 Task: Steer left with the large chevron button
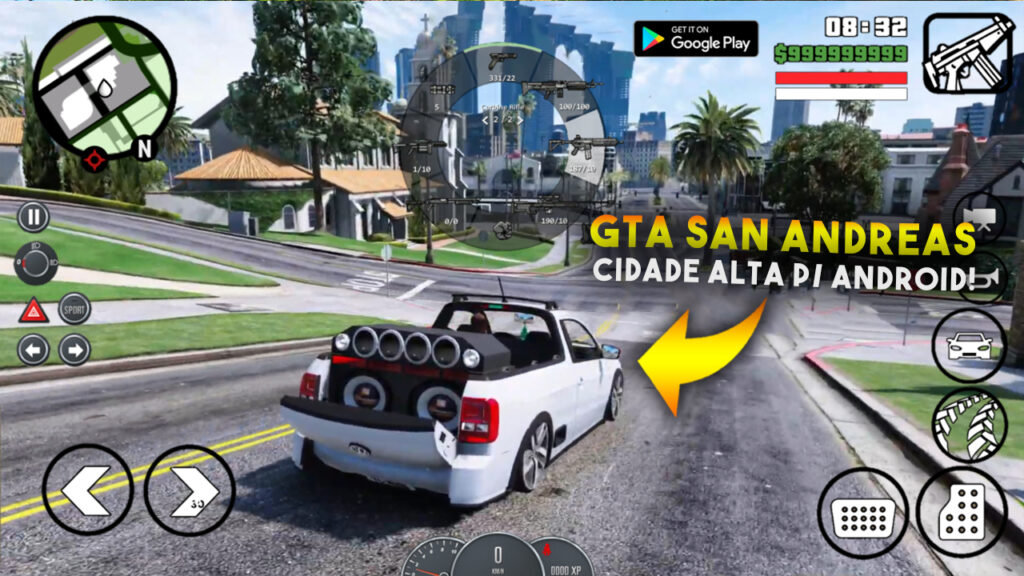(87, 490)
